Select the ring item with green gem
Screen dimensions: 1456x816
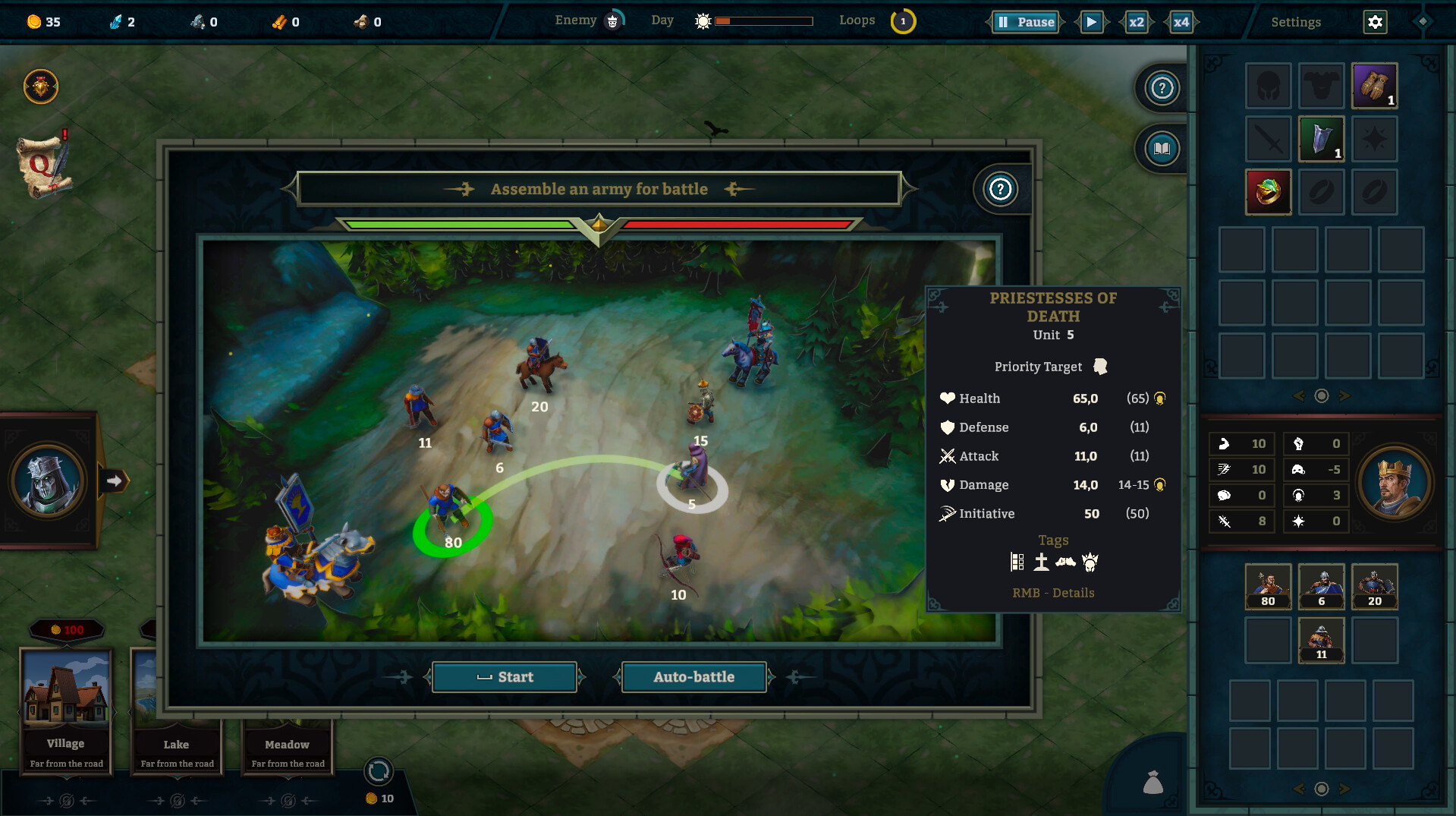tap(1268, 191)
